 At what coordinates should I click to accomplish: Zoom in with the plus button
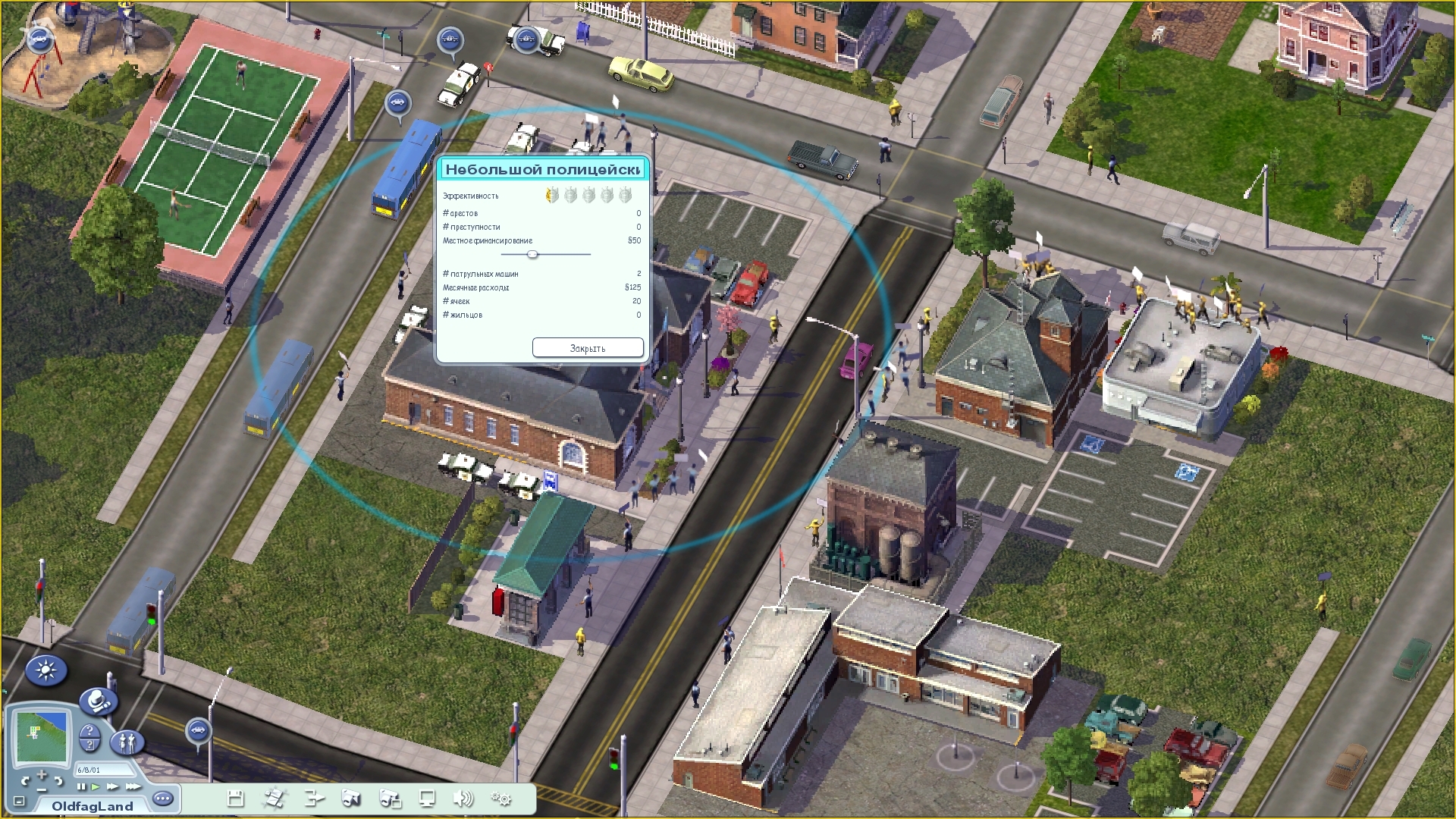[41, 774]
